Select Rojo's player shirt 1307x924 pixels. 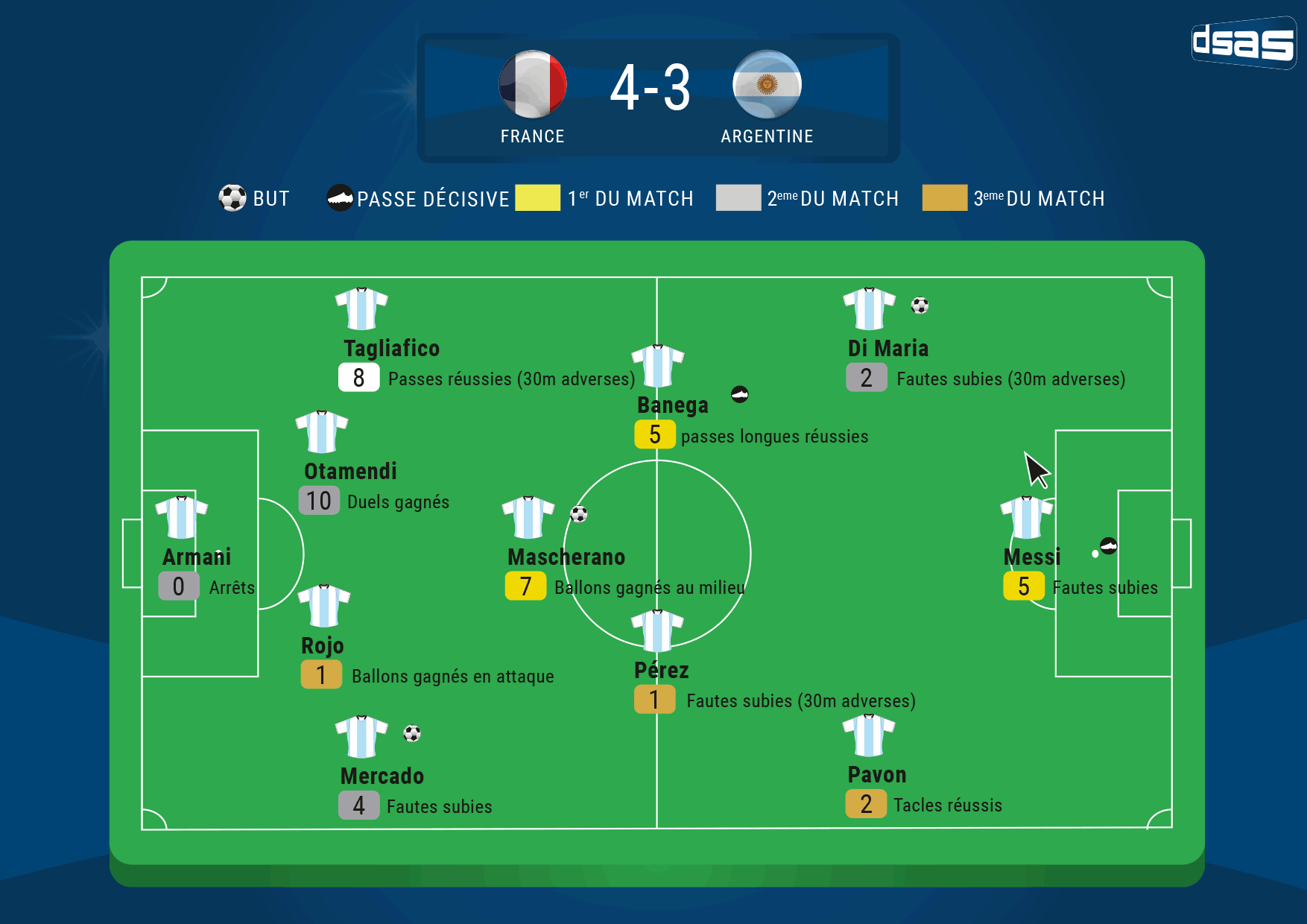(x=323, y=606)
